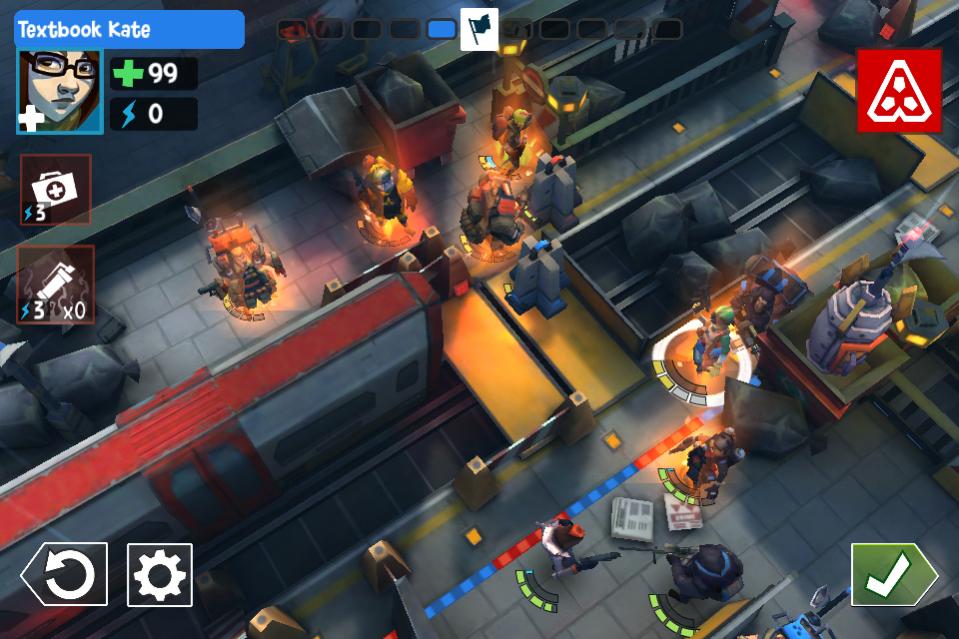Image resolution: width=959 pixels, height=639 pixels.
Task: Tap the undo arrow button
Action: click(x=65, y=574)
